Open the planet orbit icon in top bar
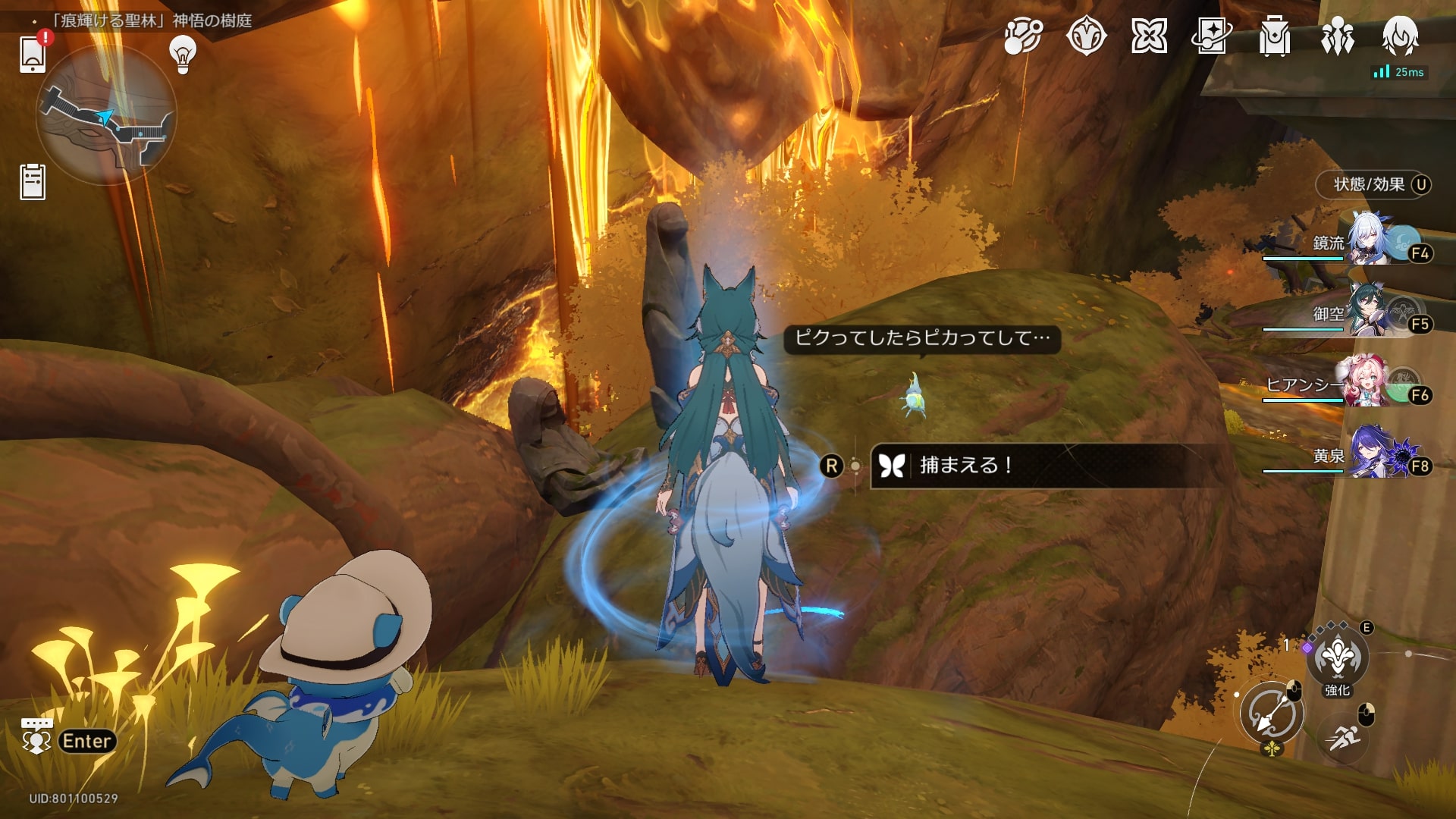The height and width of the screenshot is (819, 1456). (x=1023, y=36)
